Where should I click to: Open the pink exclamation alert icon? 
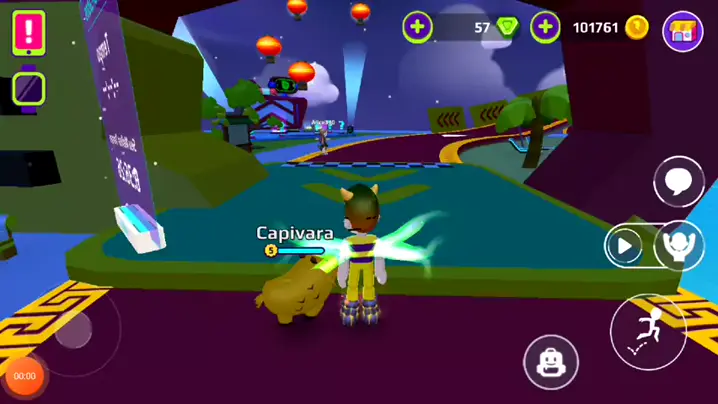click(29, 32)
